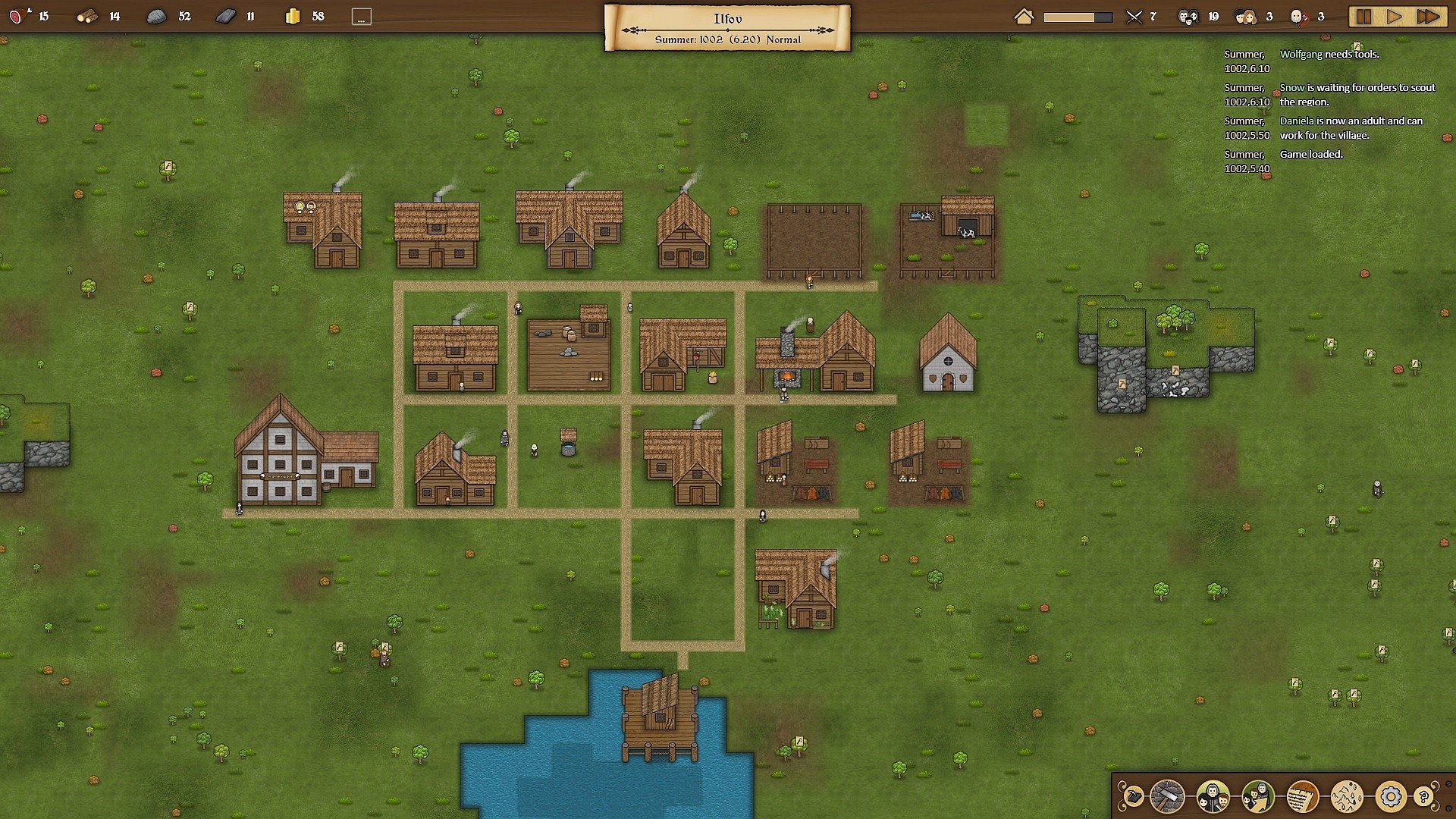
Task: Activate fast-forward game speed
Action: (x=1428, y=17)
